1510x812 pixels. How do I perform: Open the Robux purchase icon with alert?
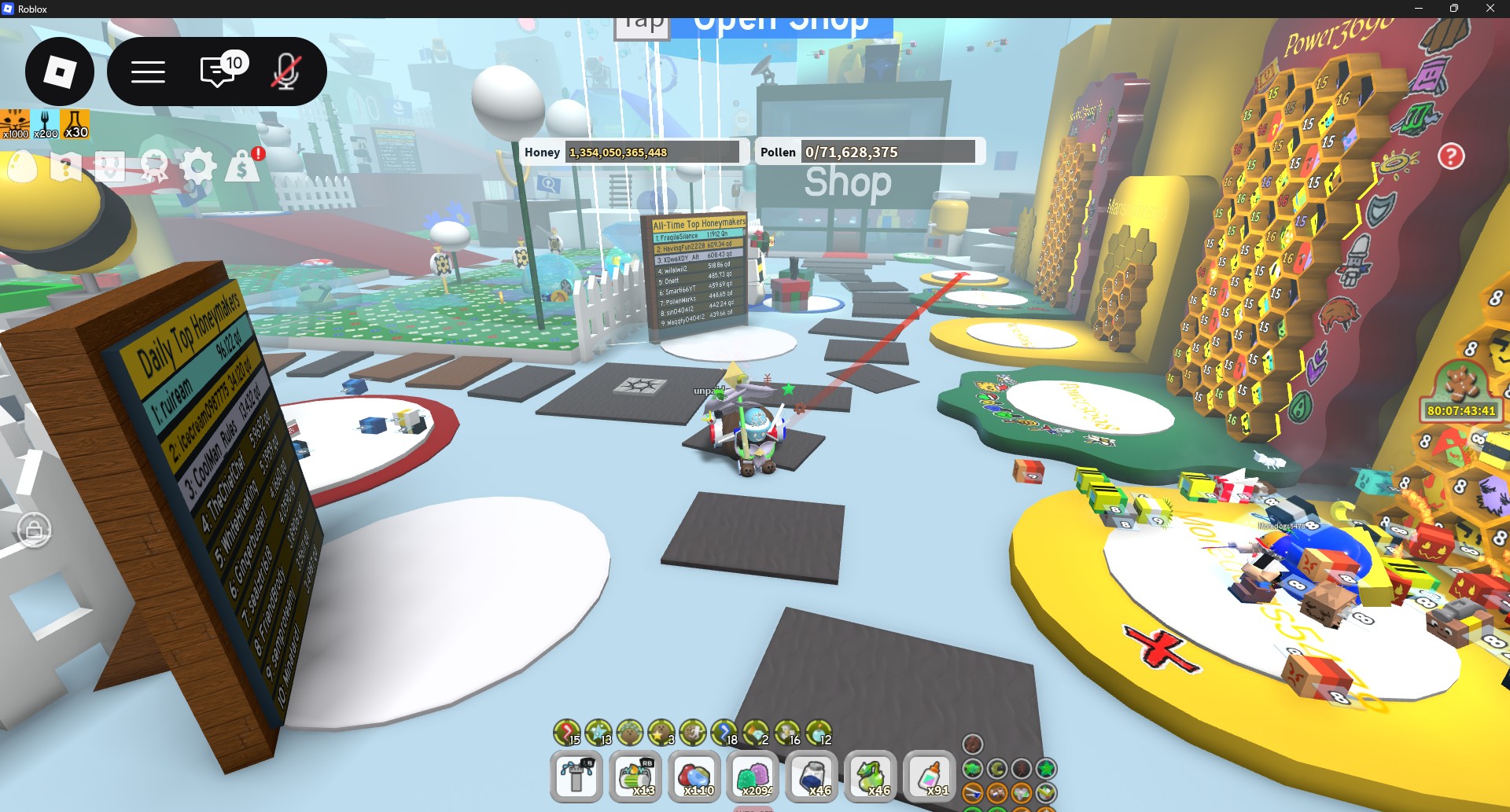(x=242, y=167)
